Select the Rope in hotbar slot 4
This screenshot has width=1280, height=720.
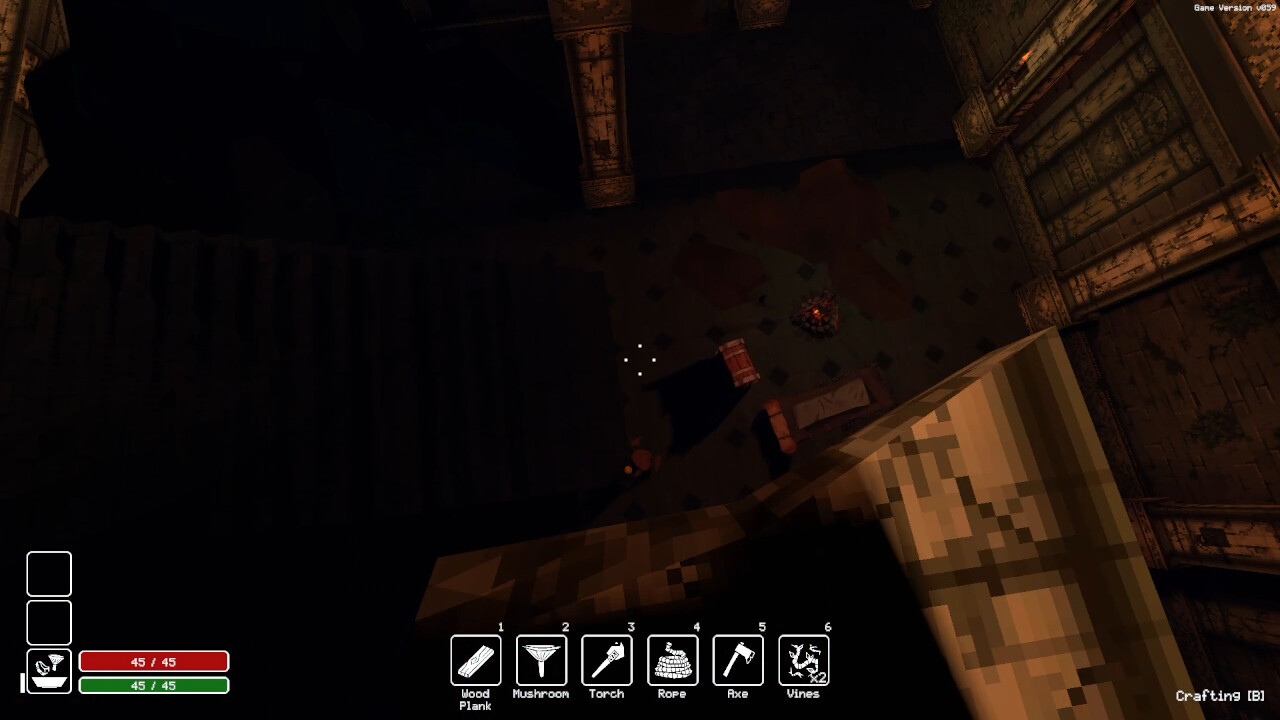point(671,660)
